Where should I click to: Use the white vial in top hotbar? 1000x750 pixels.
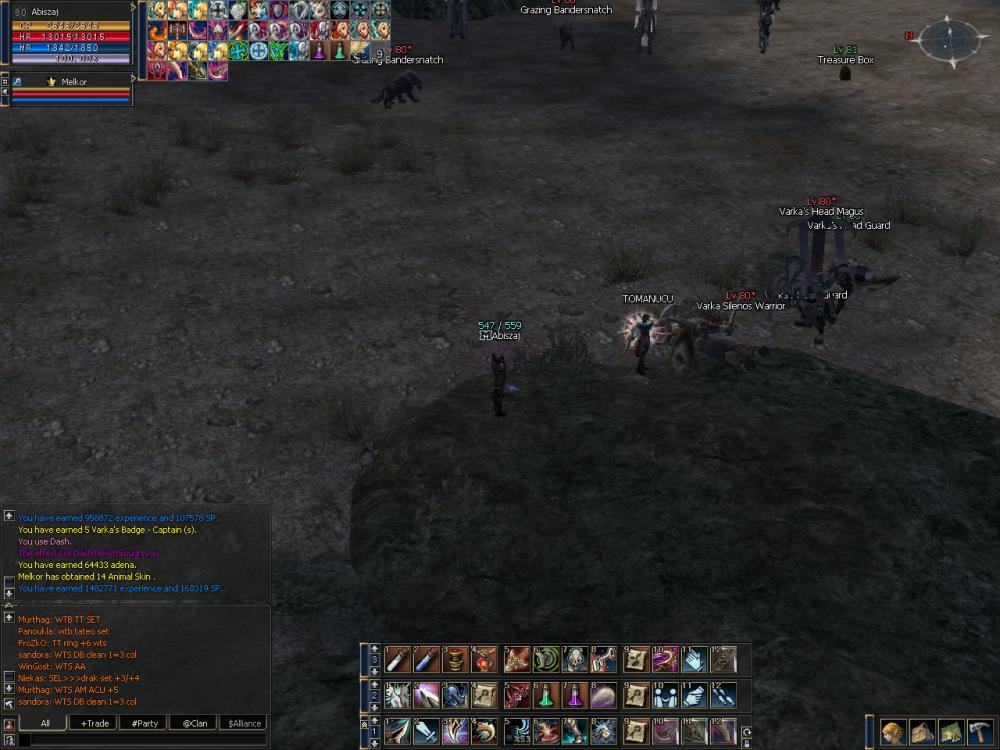397,659
